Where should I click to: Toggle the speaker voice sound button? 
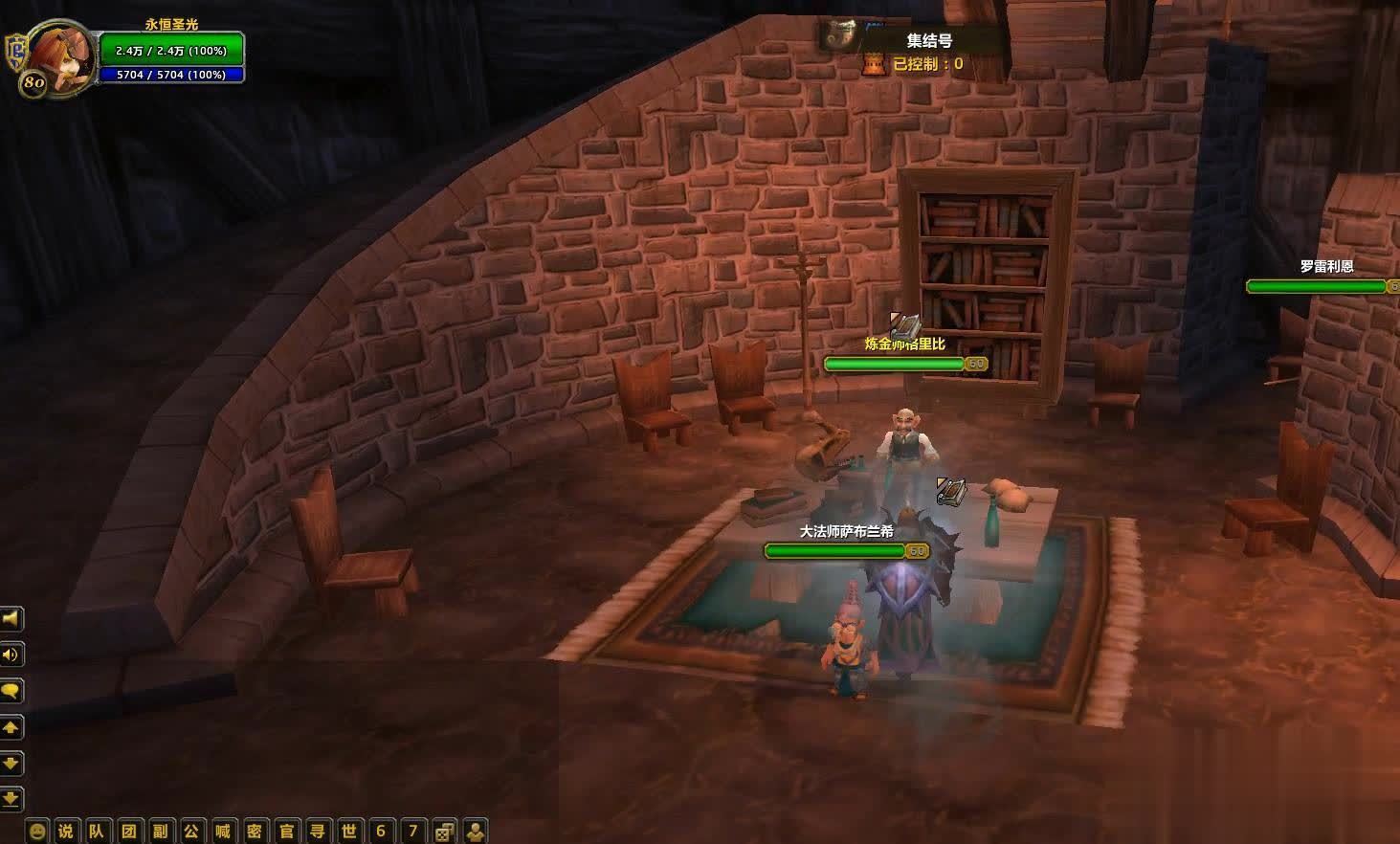pos(11,655)
